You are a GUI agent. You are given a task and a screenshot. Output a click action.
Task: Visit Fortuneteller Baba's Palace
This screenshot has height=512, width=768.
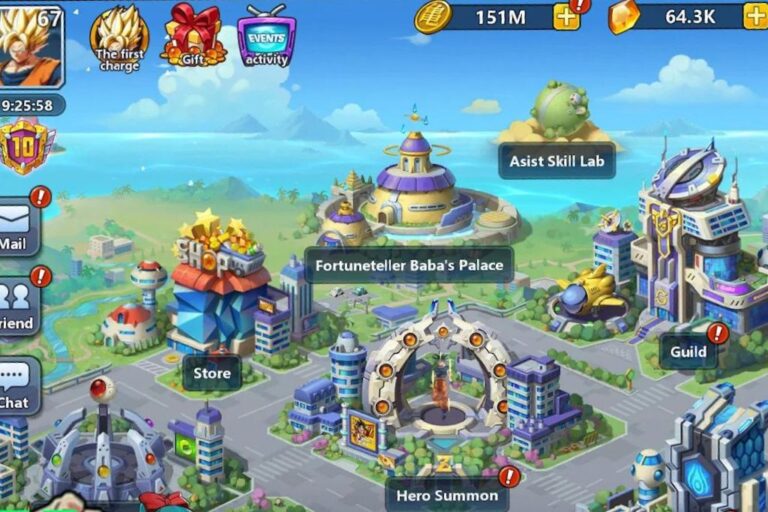(409, 265)
